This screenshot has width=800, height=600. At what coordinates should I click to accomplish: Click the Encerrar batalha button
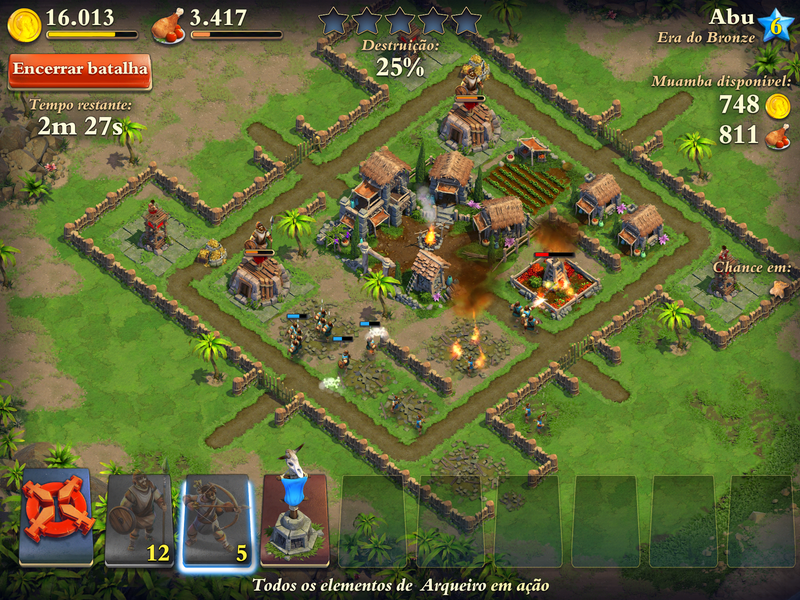click(80, 70)
